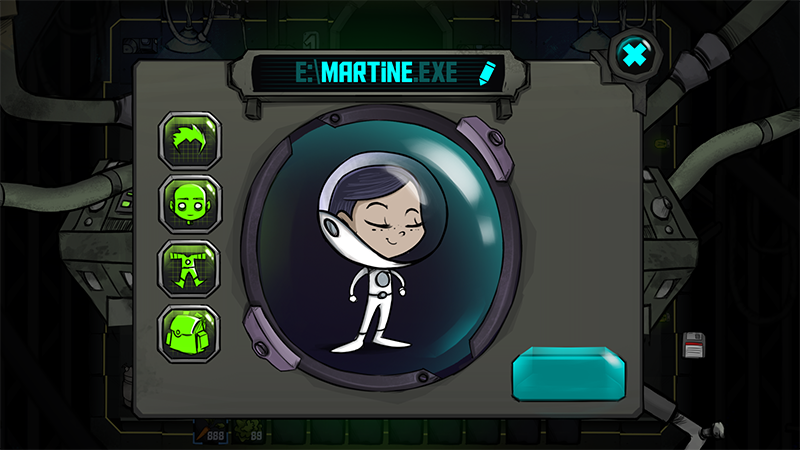Click the floppy disk save icon

click(696, 346)
